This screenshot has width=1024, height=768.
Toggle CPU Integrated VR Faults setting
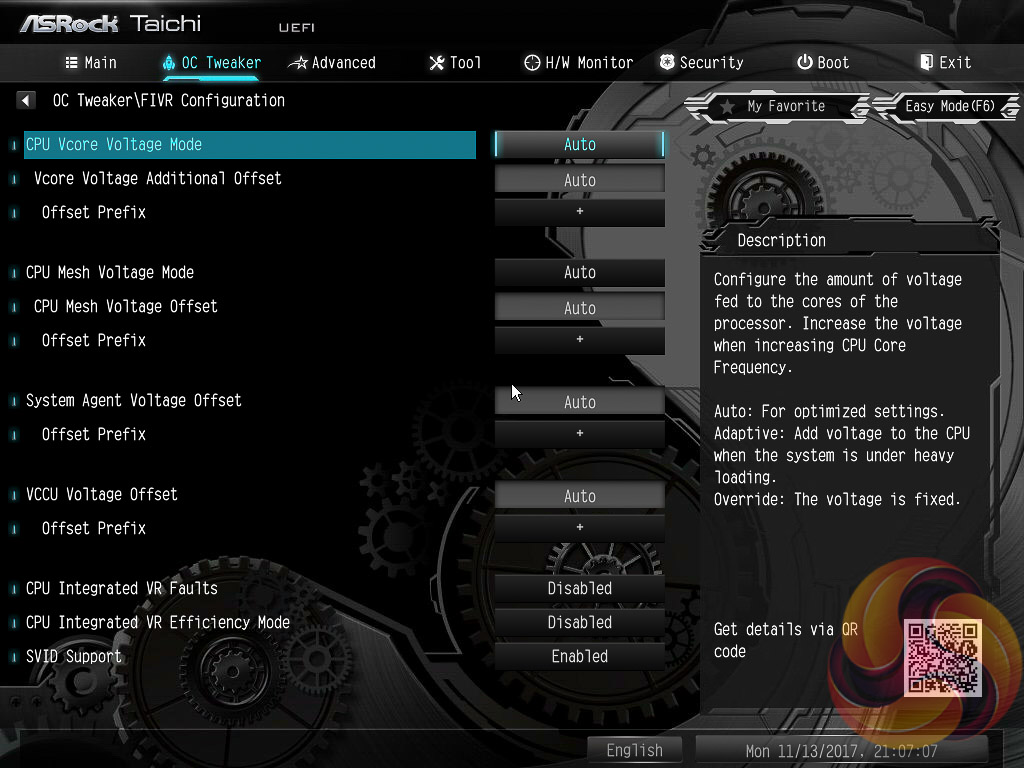tap(579, 588)
